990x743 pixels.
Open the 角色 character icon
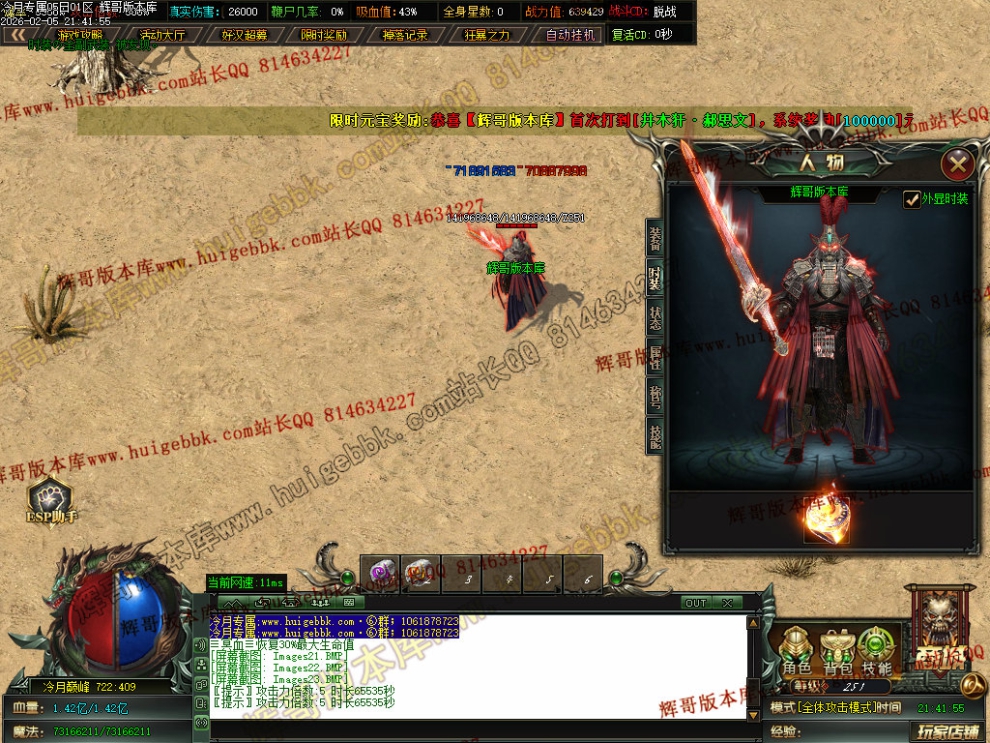[x=797, y=651]
